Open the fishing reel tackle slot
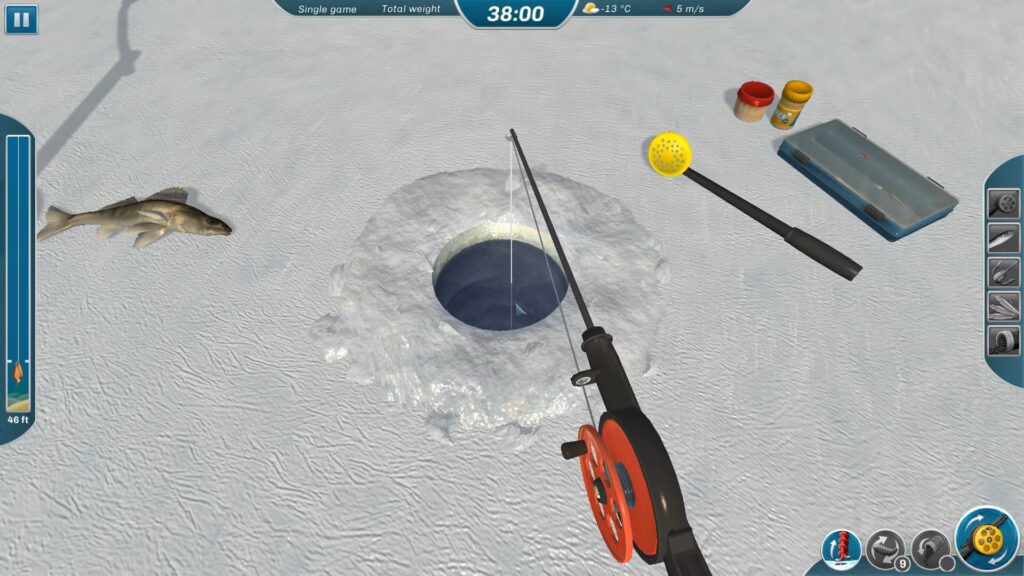 tap(1003, 203)
